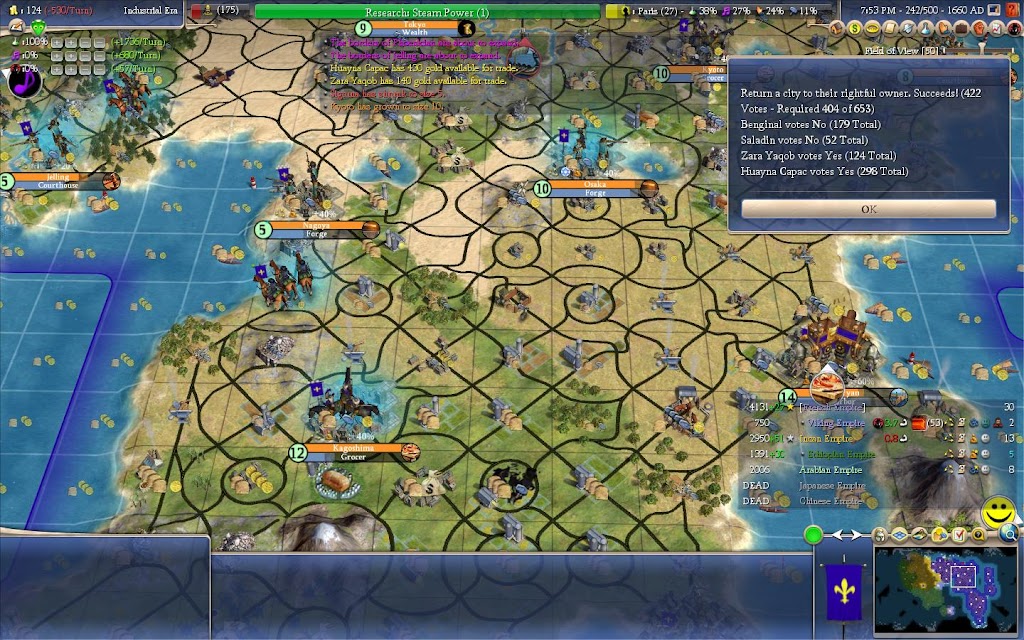1024x640 pixels.
Task: Open the red question-mark Civilopedia book
Action: [x=1011, y=9]
